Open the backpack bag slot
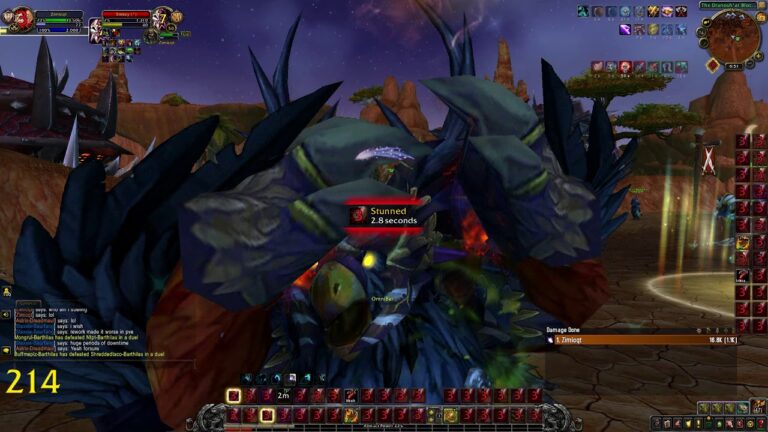The height and width of the screenshot is (432, 768). coord(756,408)
